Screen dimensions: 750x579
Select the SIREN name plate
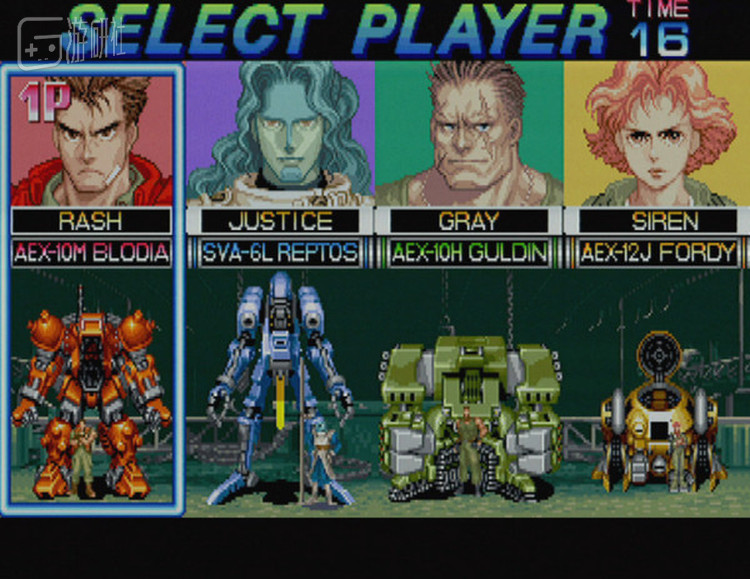[657, 221]
